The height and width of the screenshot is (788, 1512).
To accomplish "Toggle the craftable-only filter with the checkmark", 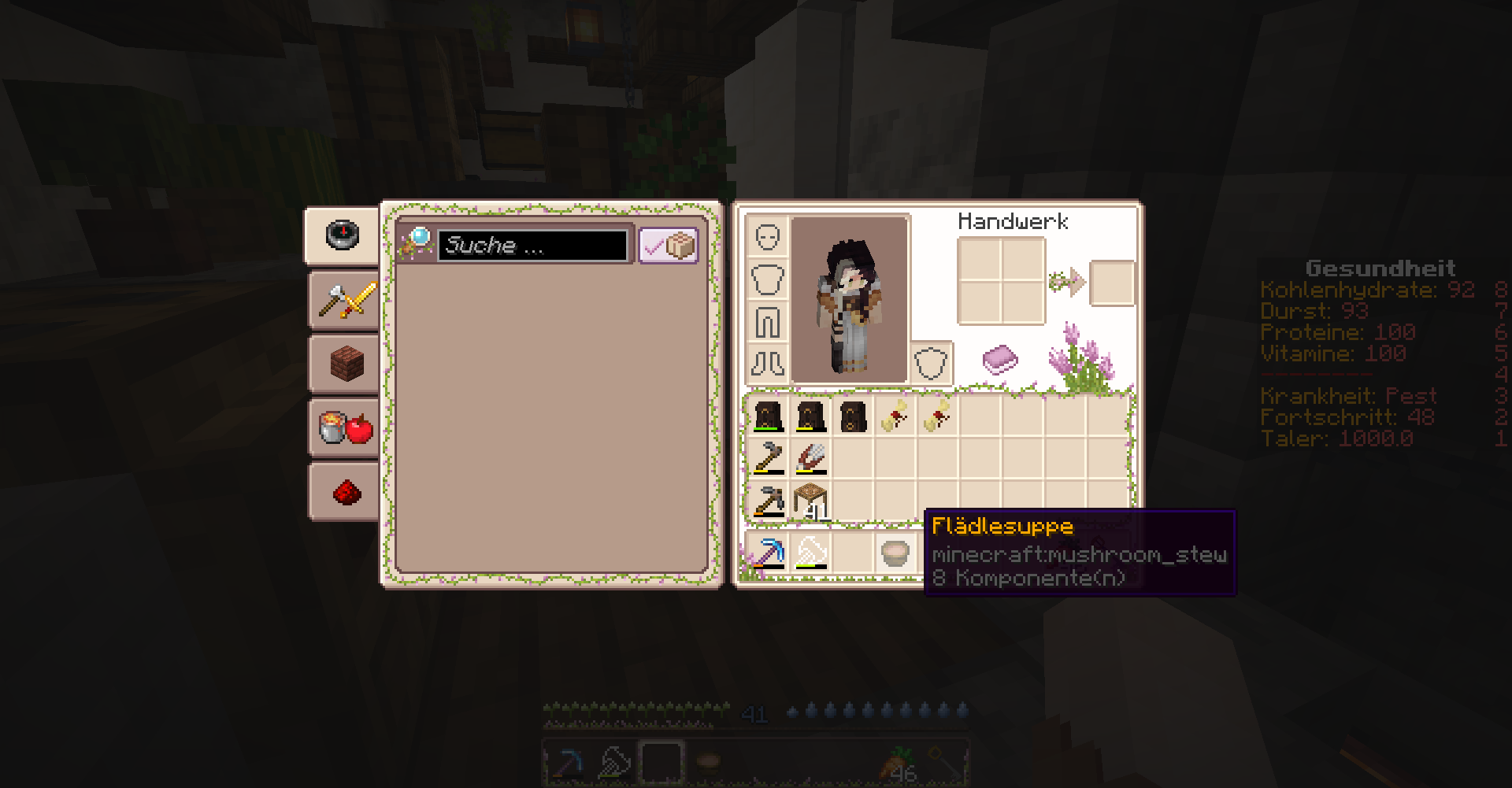I will tap(668, 246).
